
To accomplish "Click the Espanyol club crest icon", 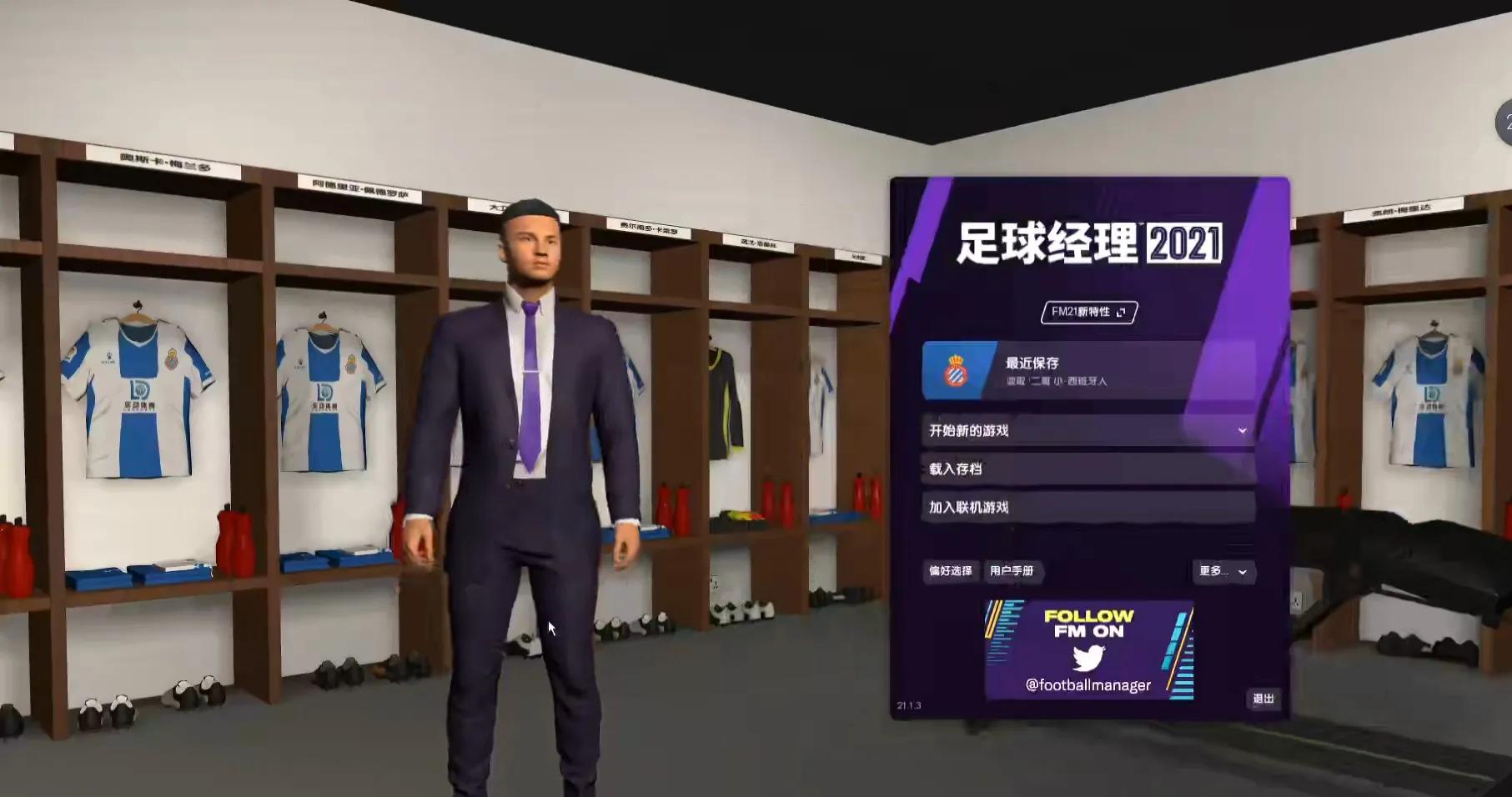I will coord(955,369).
